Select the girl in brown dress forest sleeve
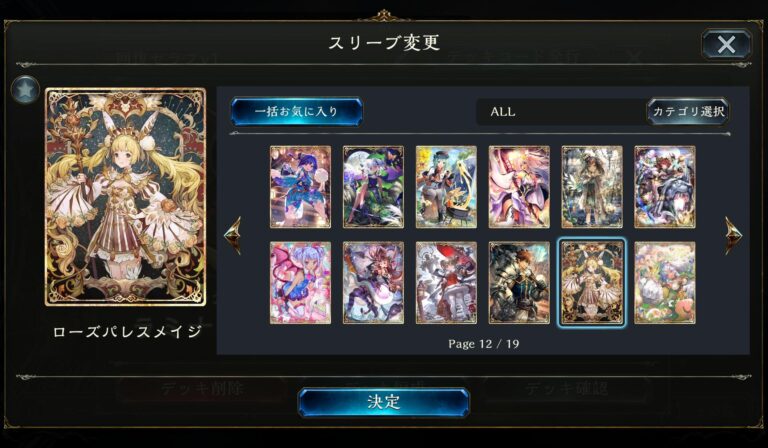 pos(592,187)
